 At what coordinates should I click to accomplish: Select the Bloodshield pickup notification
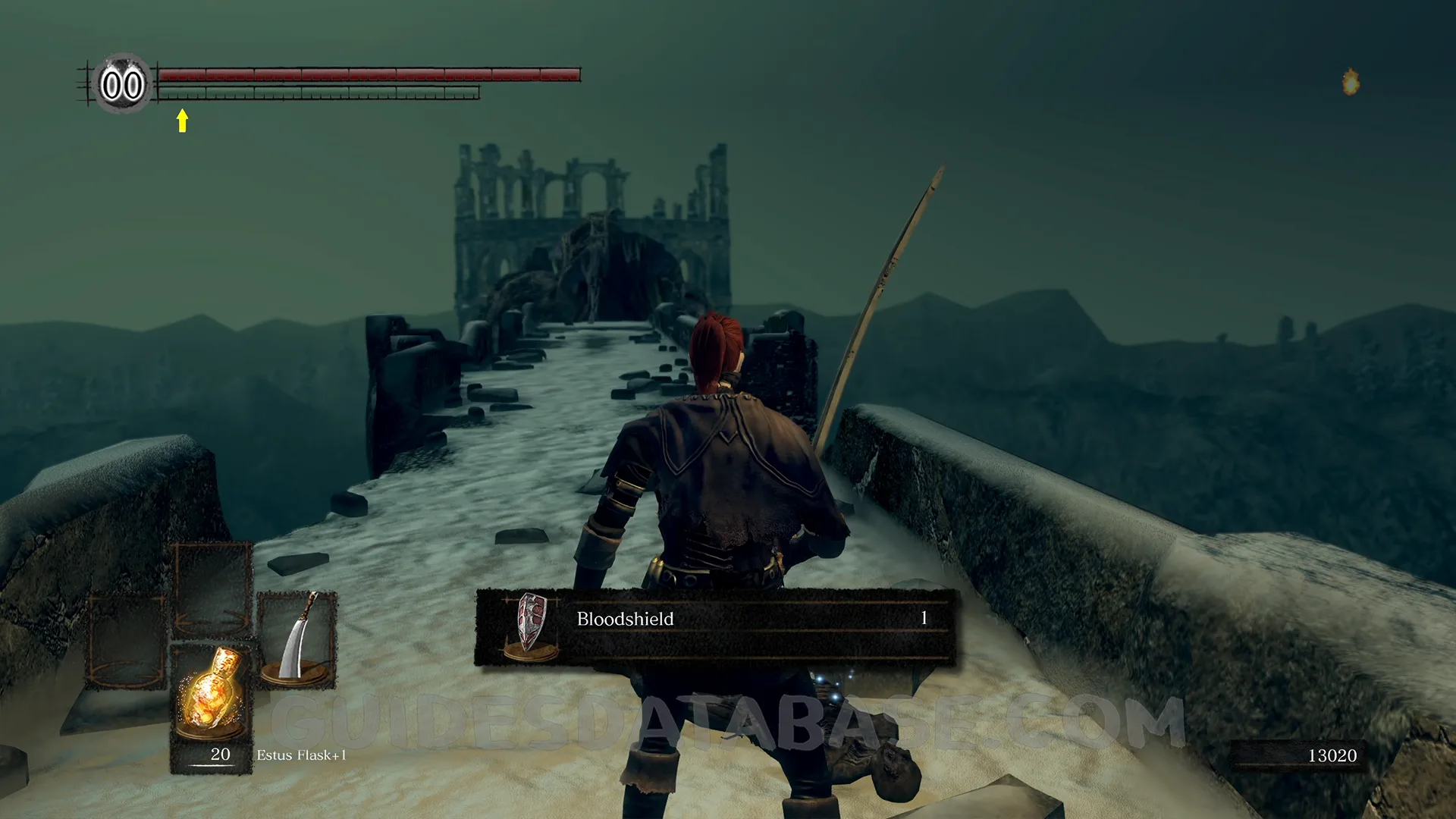pos(714,626)
